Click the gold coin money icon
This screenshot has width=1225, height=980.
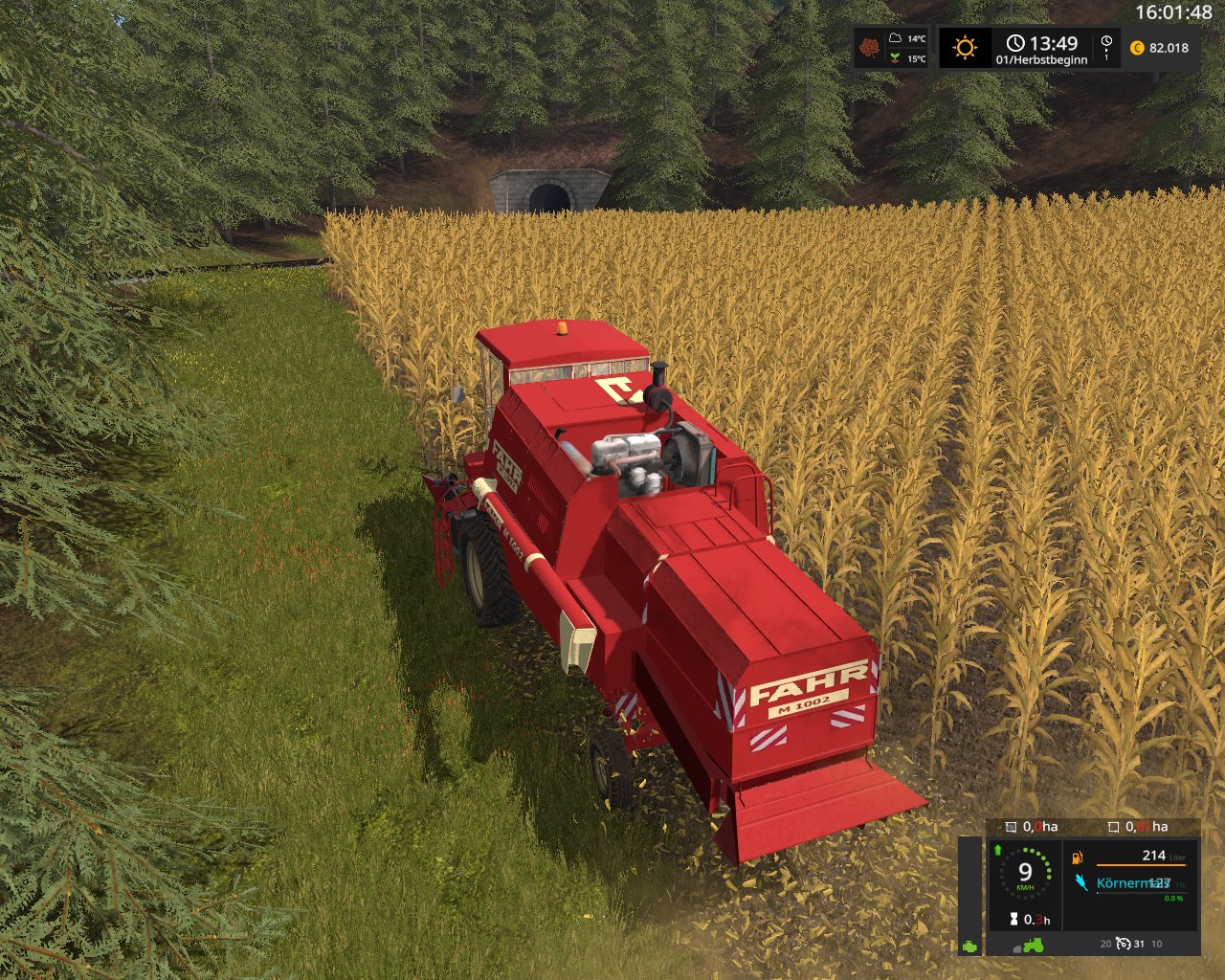(1137, 48)
